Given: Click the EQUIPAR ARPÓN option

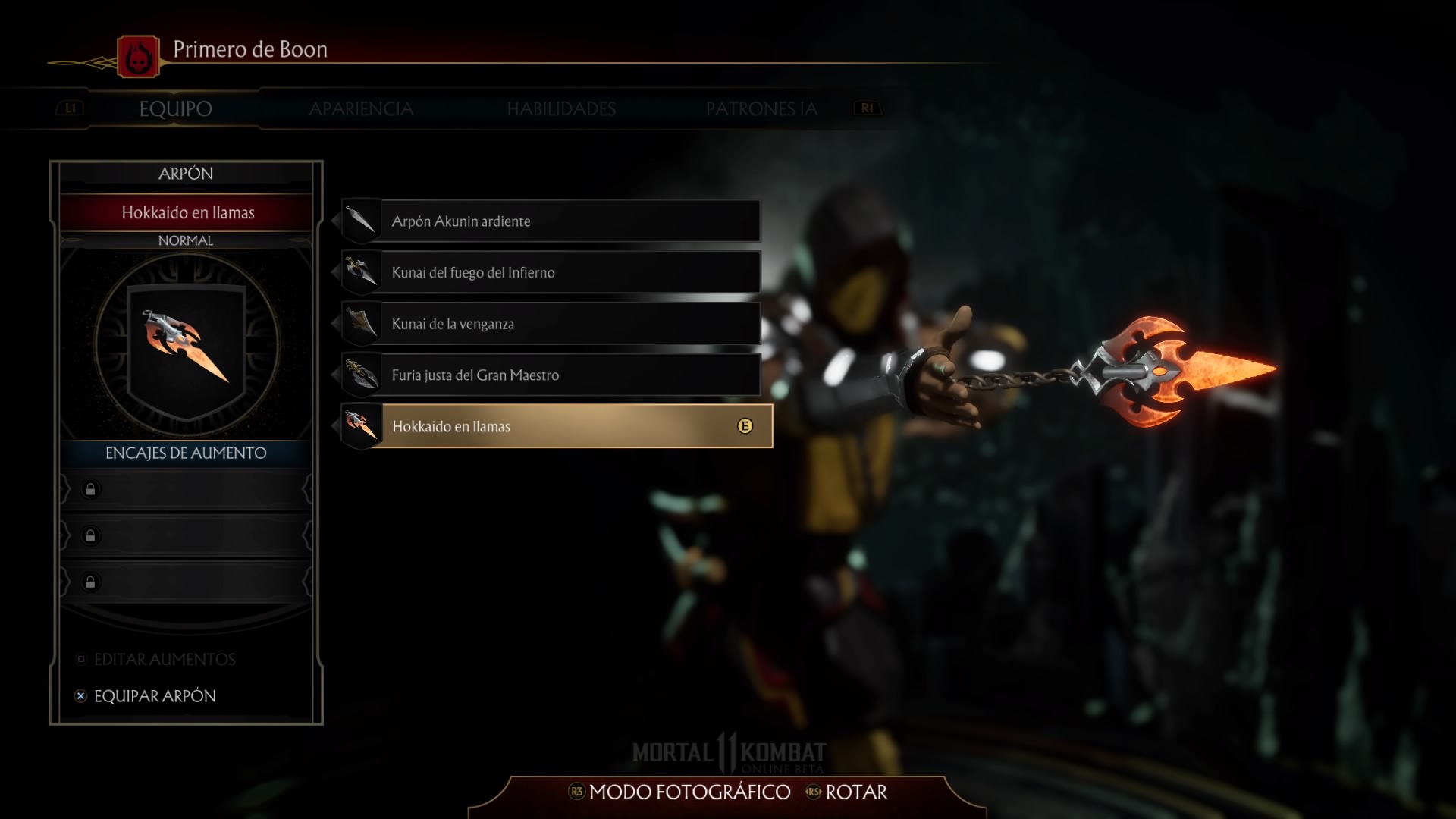Looking at the screenshot, I should 155,696.
